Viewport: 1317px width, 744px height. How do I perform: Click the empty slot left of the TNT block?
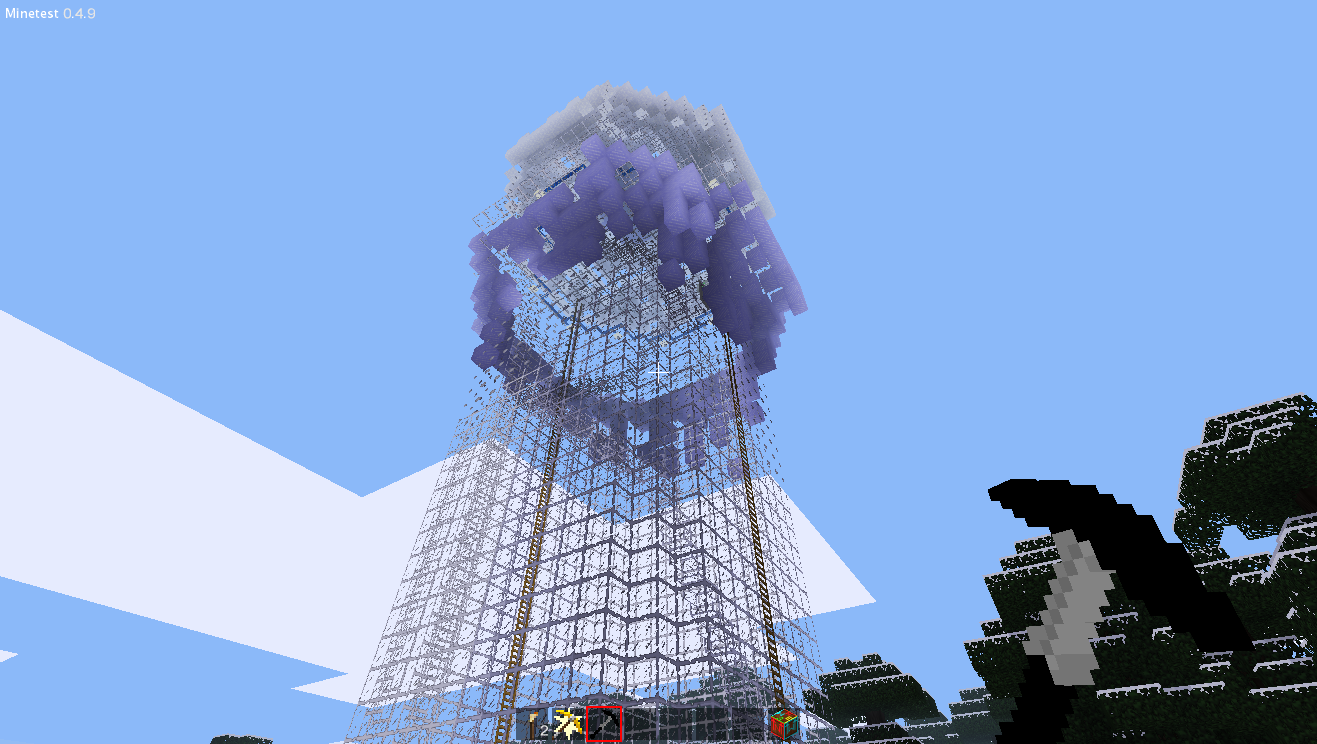[748, 722]
